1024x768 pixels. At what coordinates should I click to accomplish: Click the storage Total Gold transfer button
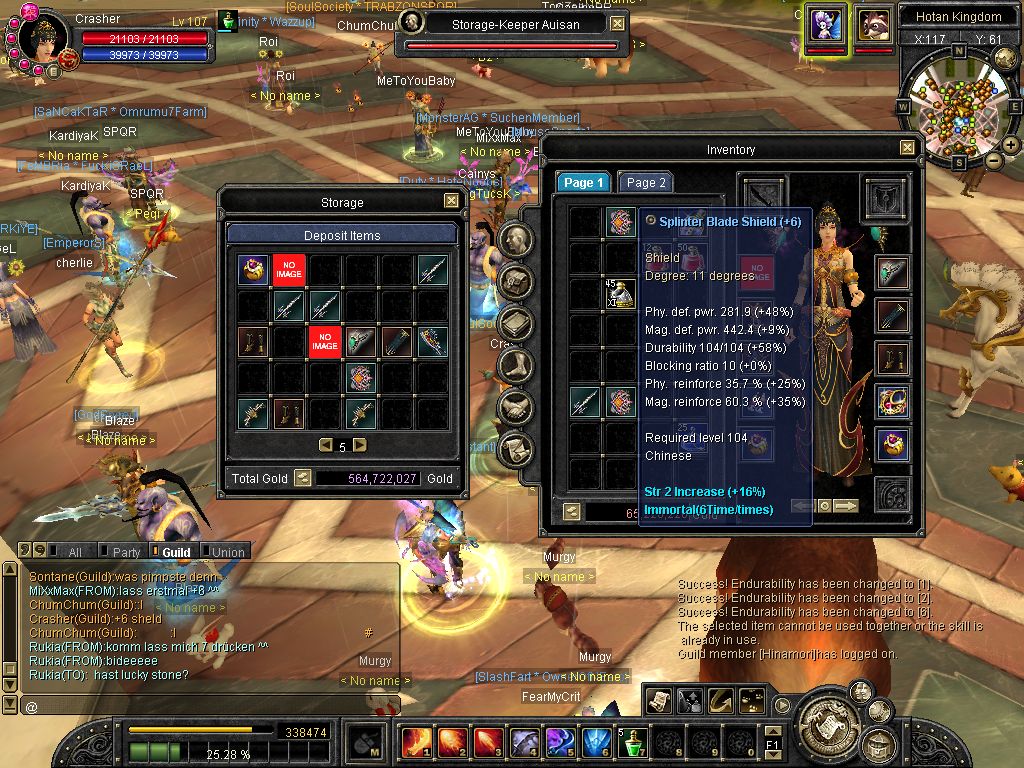pyautogui.click(x=302, y=478)
